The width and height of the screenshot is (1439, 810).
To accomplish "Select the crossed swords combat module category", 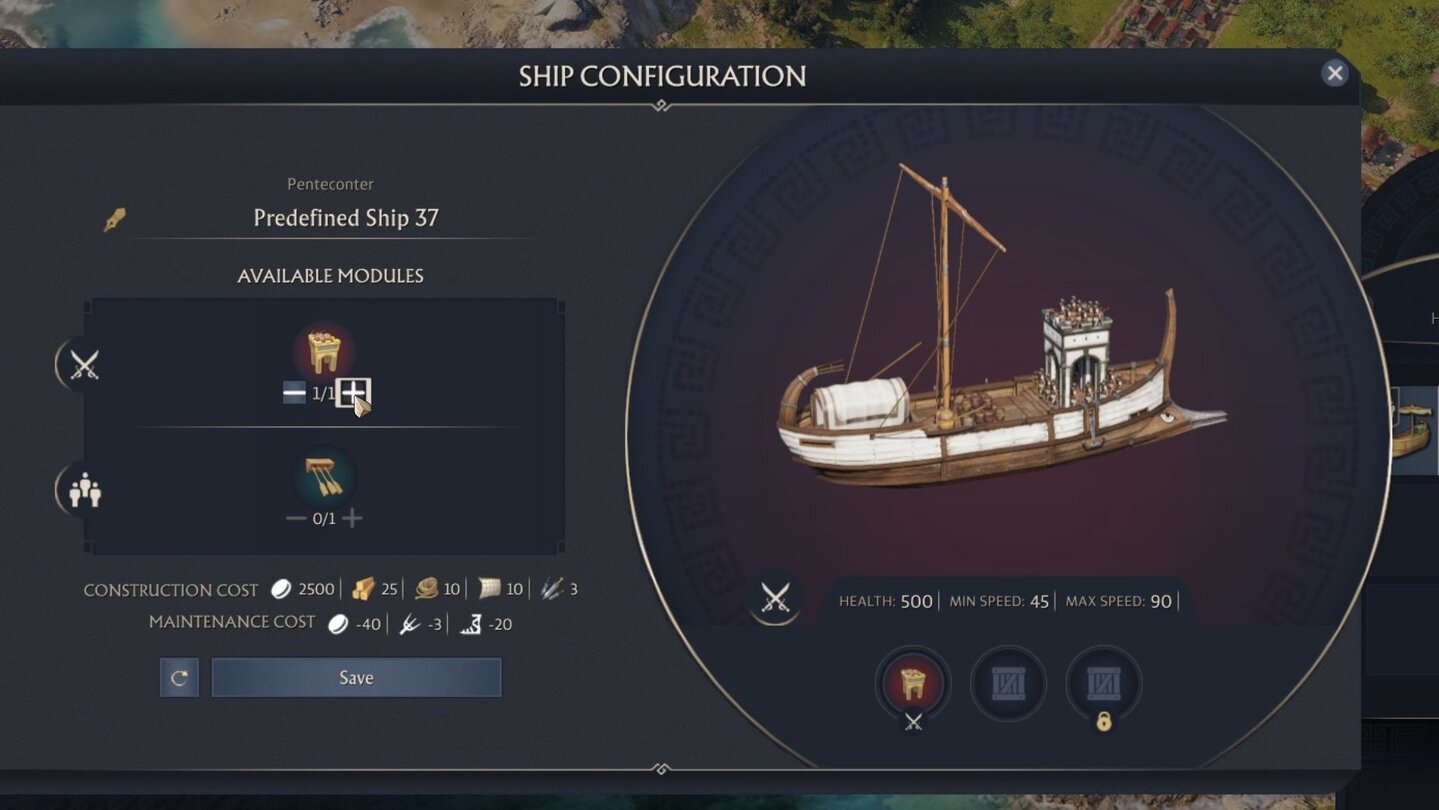I will pyautogui.click(x=84, y=365).
